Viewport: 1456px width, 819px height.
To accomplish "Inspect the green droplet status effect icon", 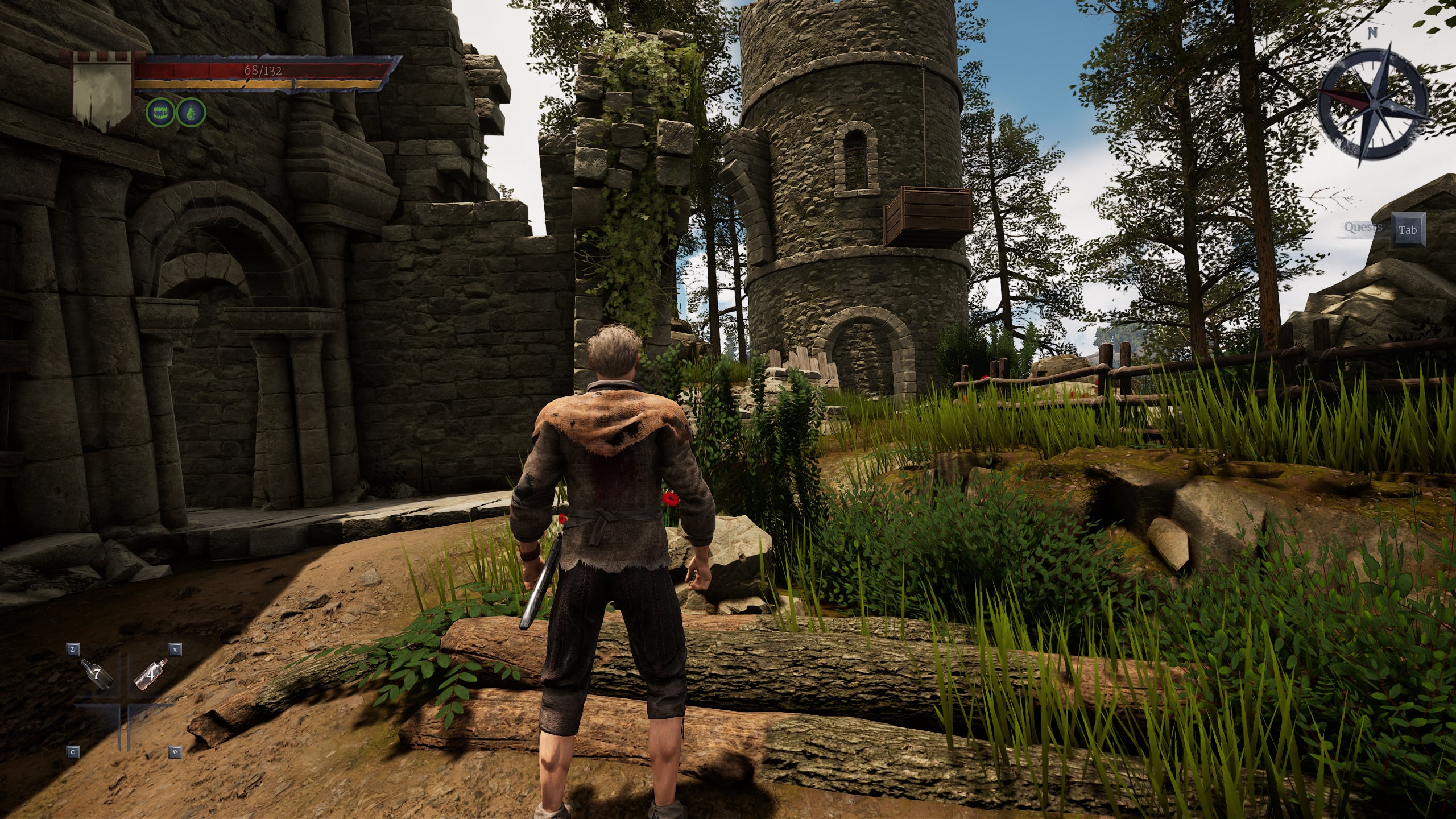I will tap(191, 112).
